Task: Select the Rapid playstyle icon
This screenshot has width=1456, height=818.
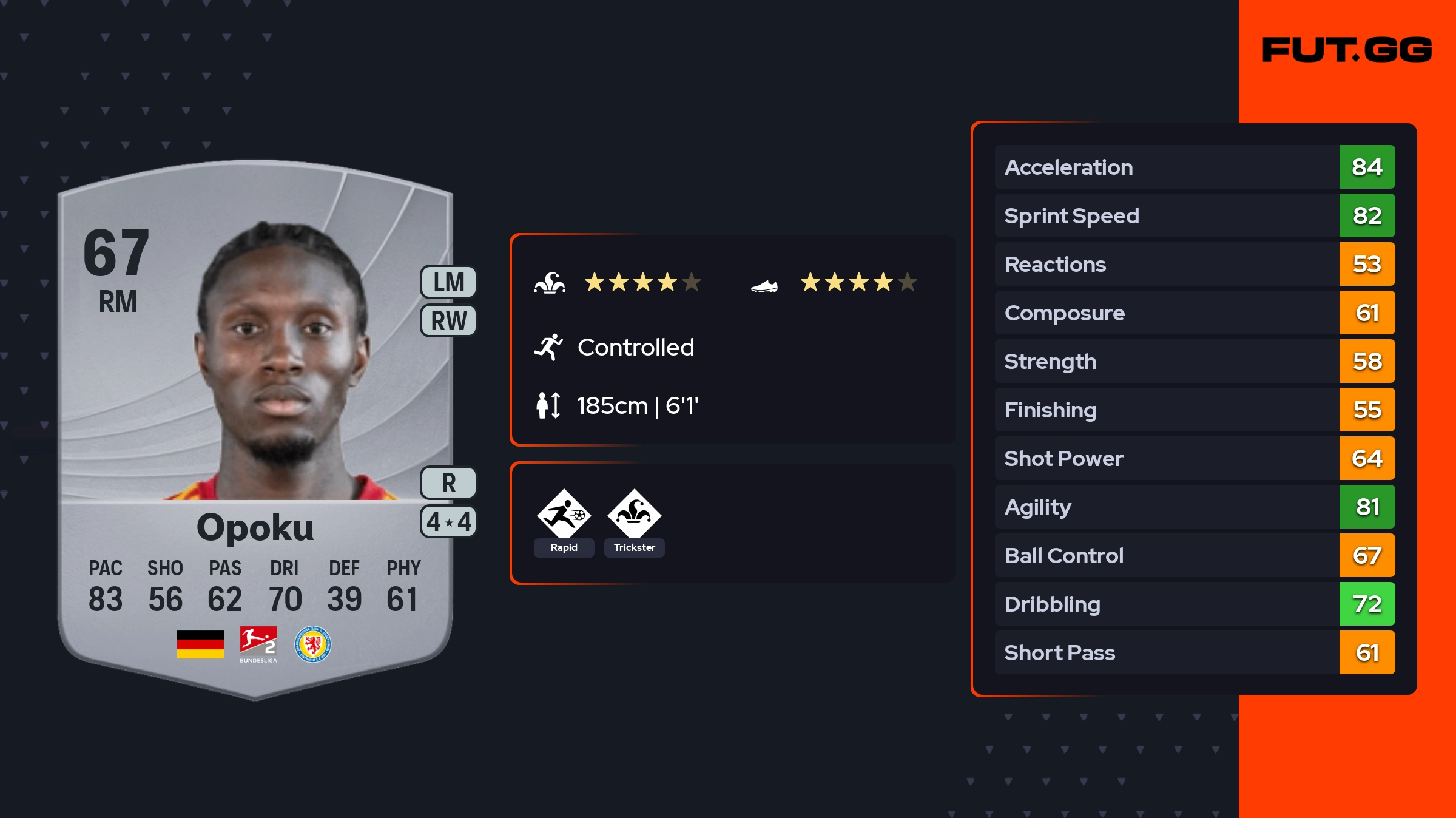Action: coord(564,515)
